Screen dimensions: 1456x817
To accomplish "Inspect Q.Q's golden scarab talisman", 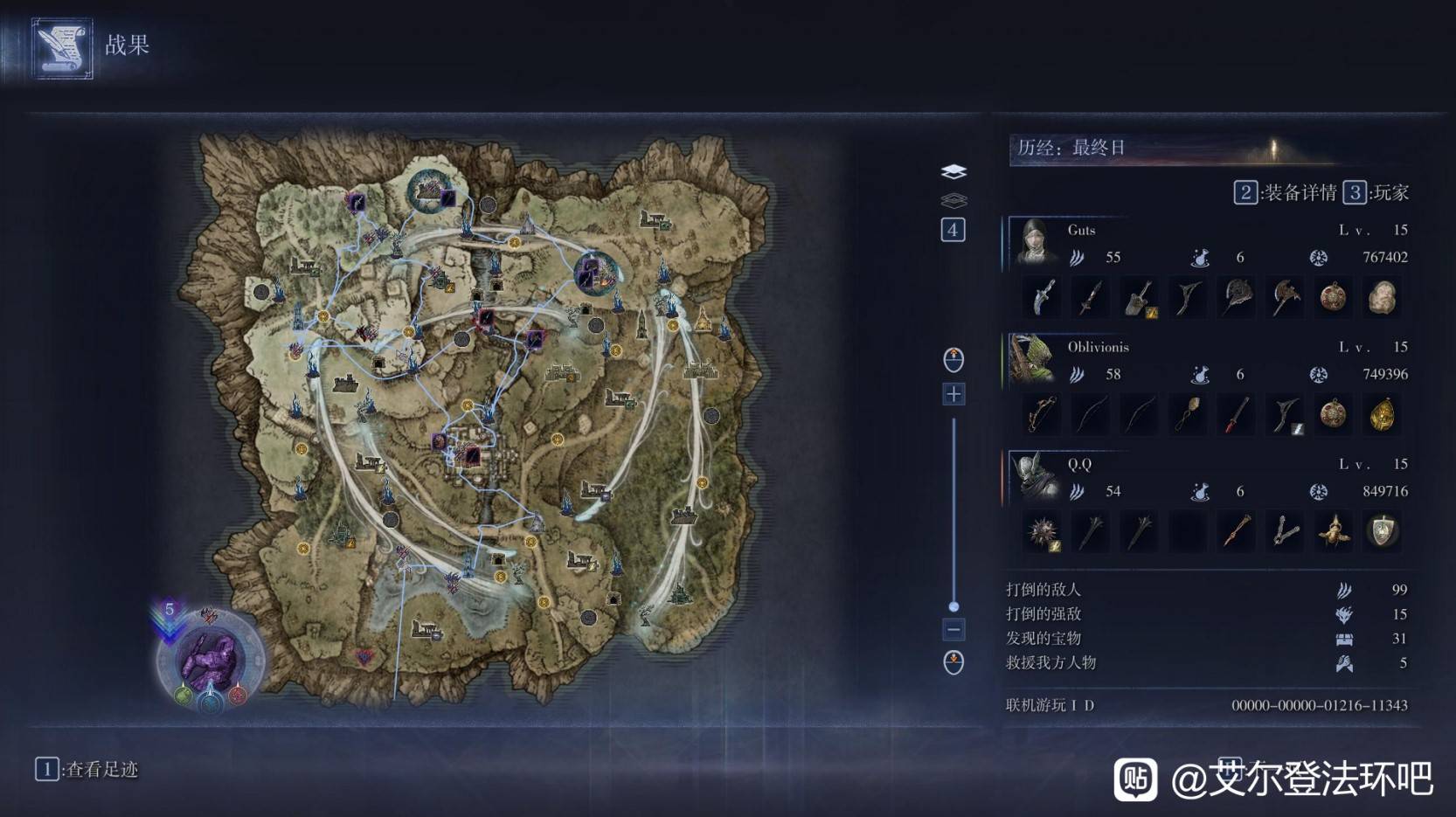I will [x=1333, y=532].
